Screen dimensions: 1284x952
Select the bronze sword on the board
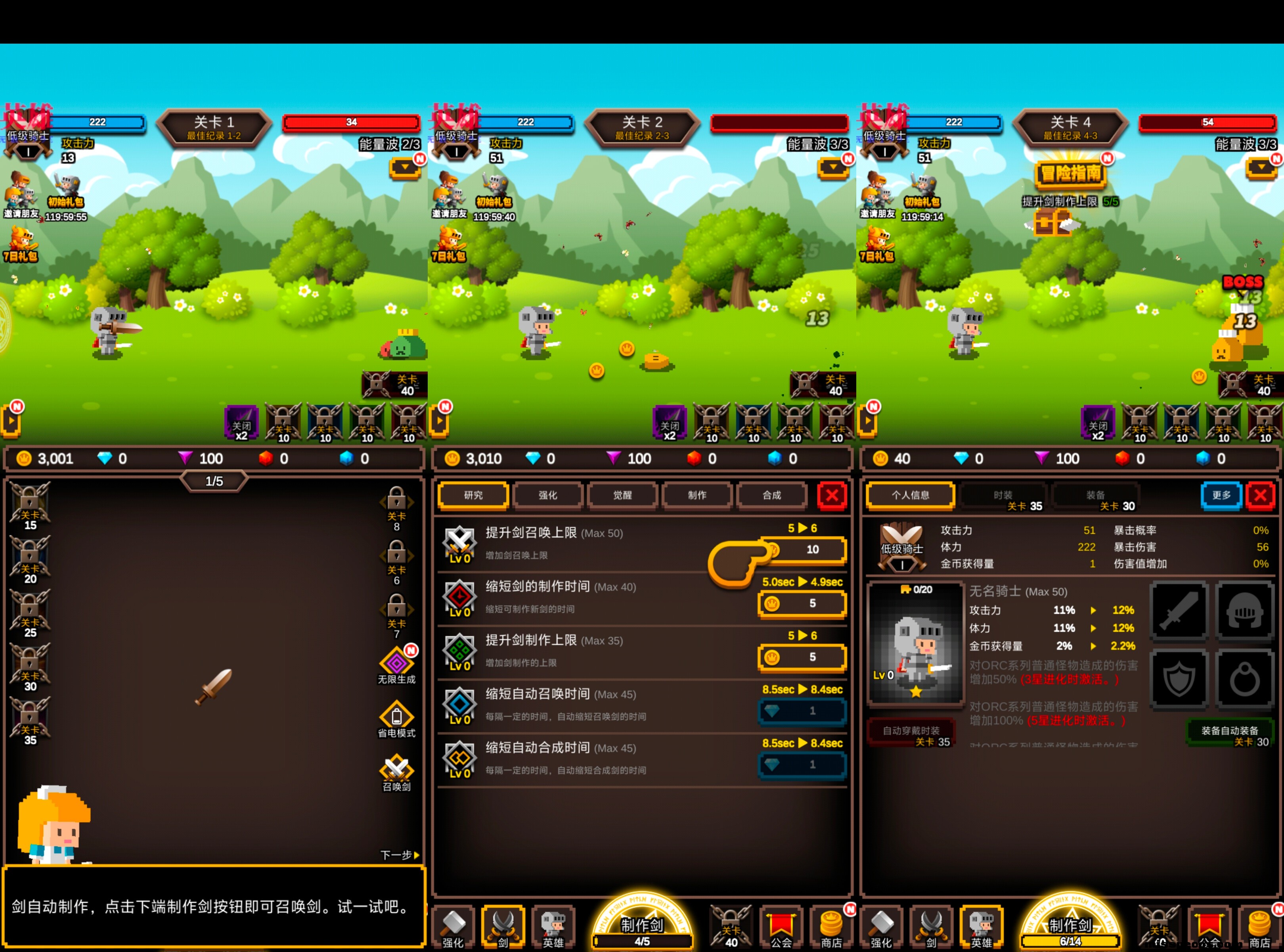[x=214, y=686]
